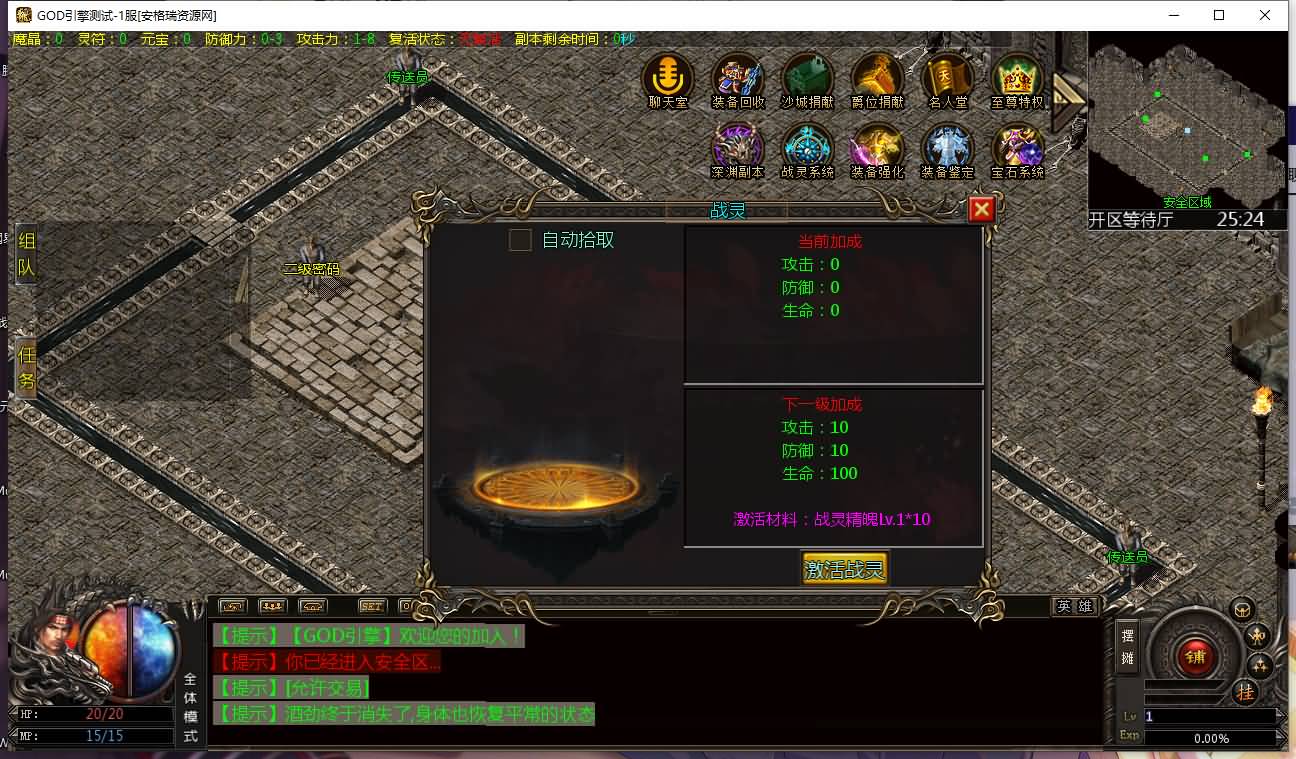Open 装备回收 equipment recycling
Screen dimensions: 1296x759
[x=737, y=77]
